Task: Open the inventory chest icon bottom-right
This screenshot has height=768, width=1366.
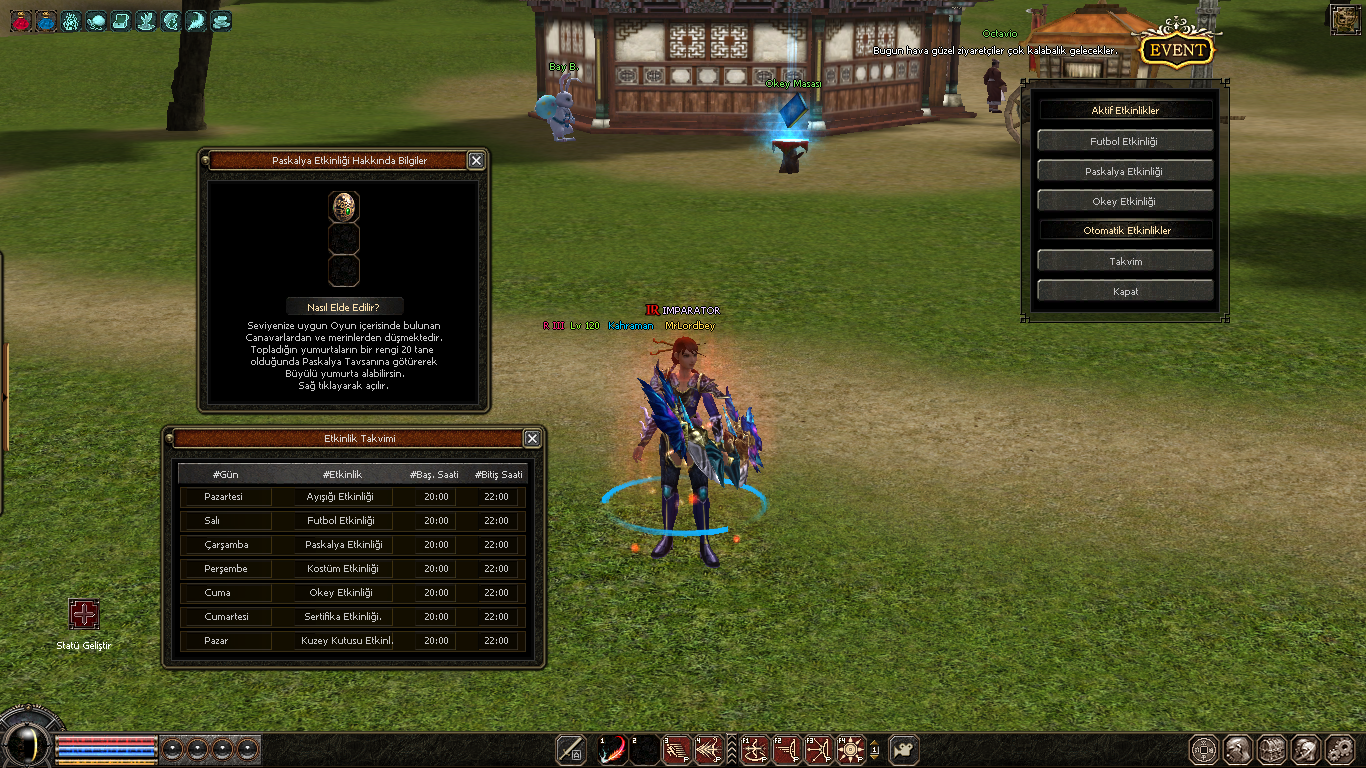Action: (1273, 750)
